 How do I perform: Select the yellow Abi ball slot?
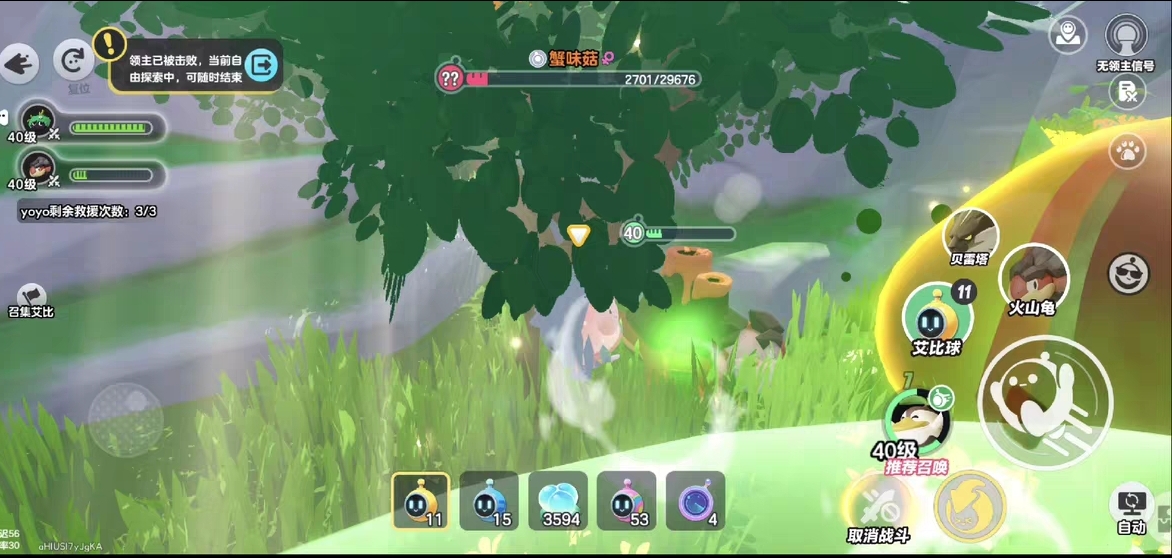(420, 501)
